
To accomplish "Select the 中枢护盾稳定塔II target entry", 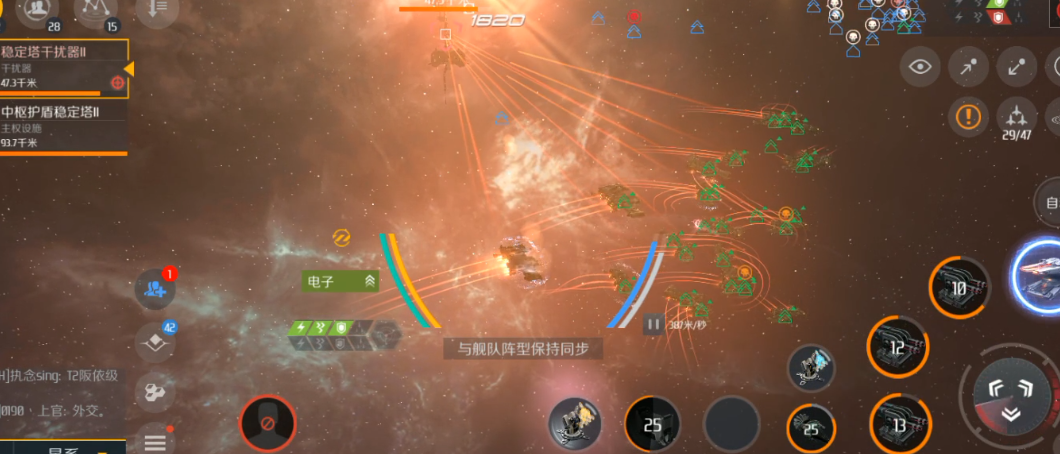I will pyautogui.click(x=62, y=127).
